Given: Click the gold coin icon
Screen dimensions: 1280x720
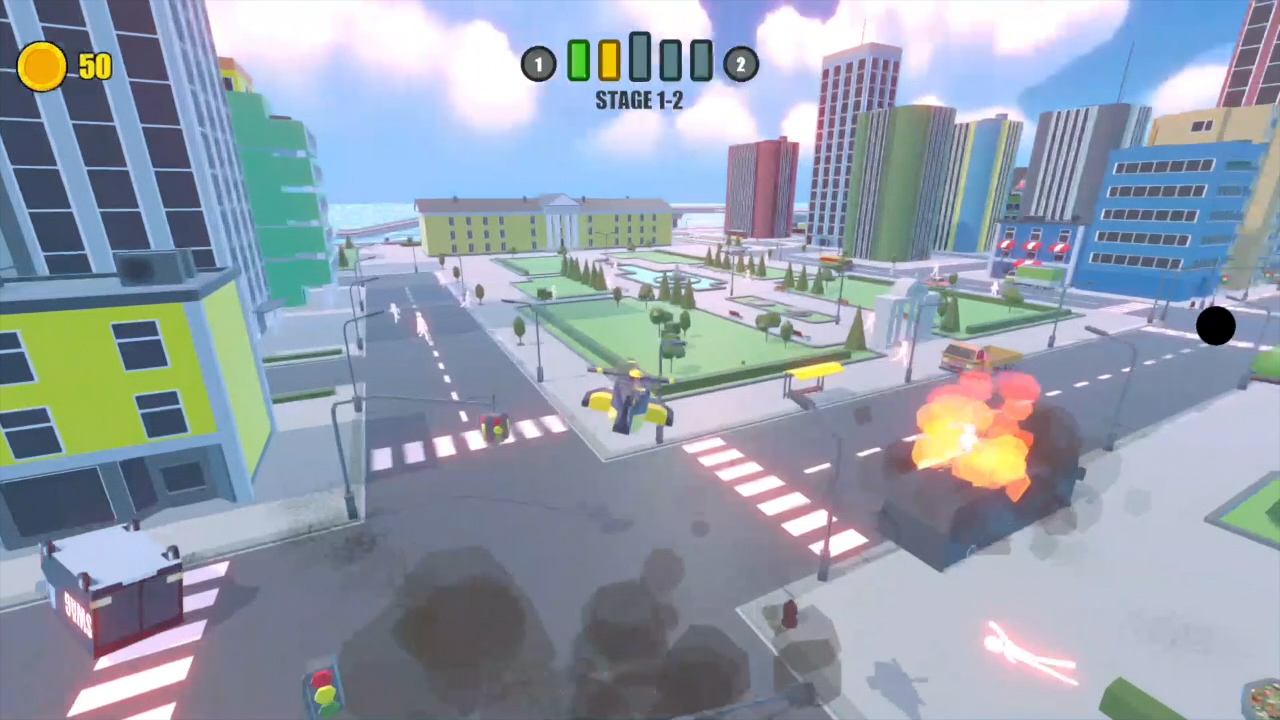Looking at the screenshot, I should tap(41, 66).
